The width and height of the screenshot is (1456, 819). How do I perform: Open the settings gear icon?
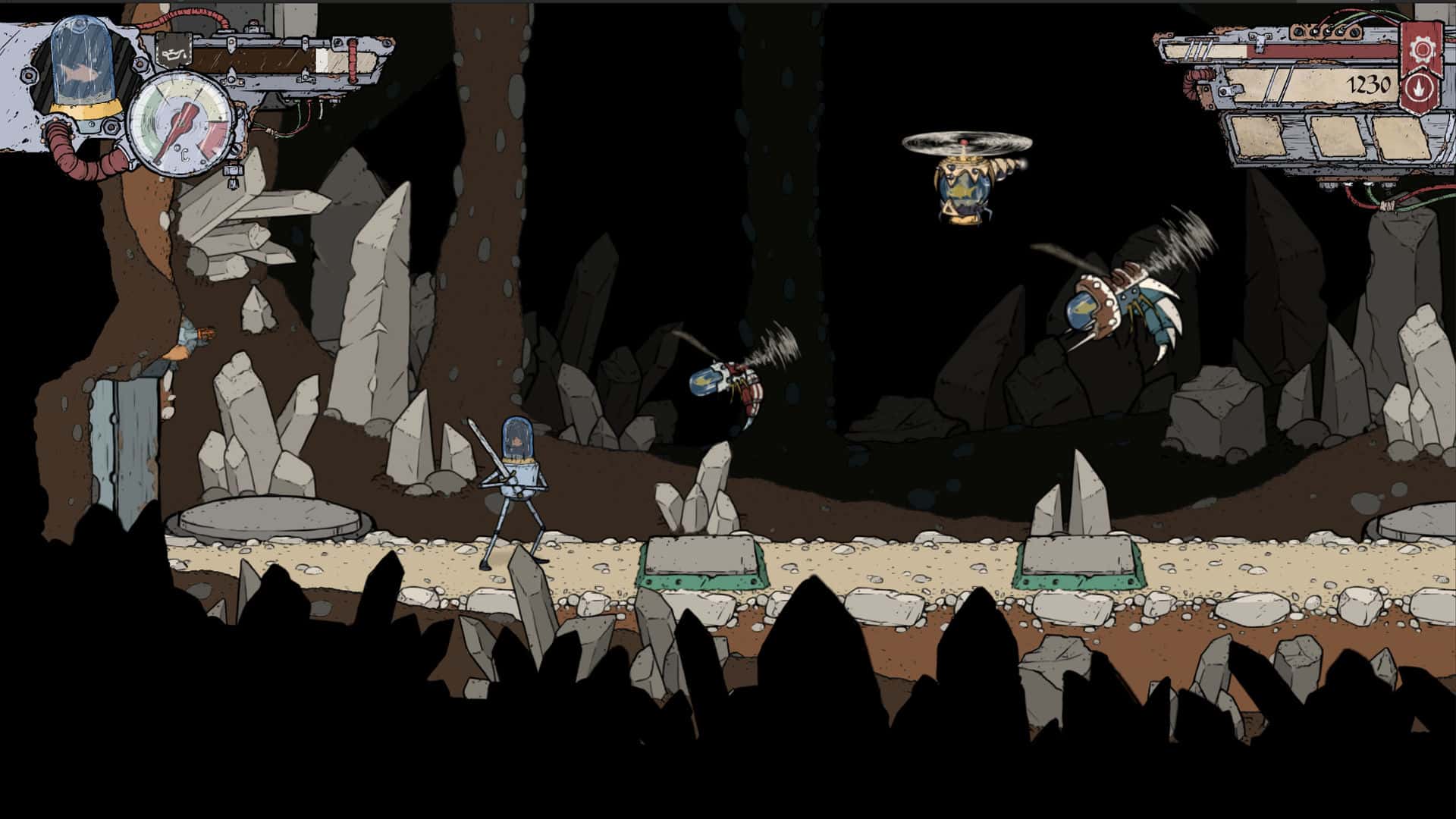(x=1421, y=50)
